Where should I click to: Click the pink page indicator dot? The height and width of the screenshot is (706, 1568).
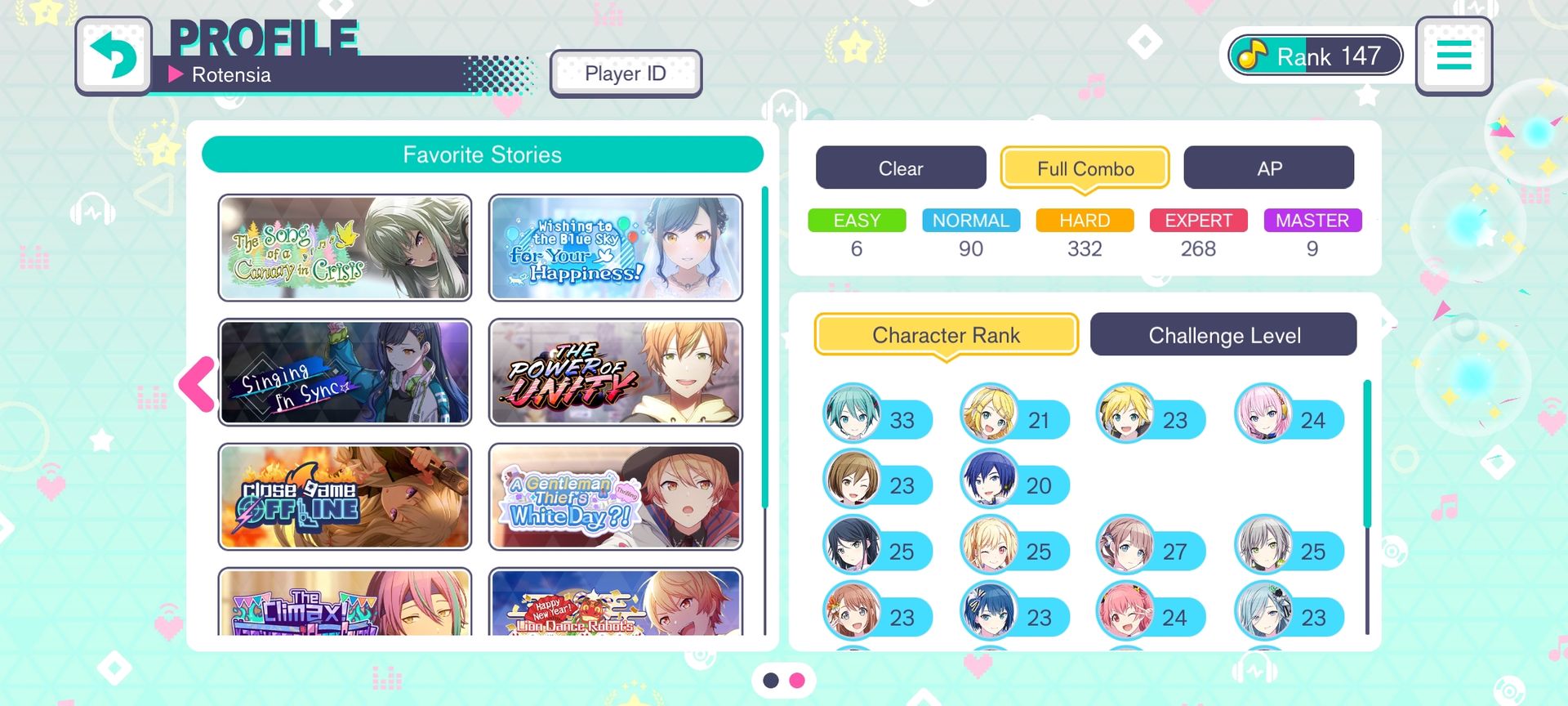797,680
